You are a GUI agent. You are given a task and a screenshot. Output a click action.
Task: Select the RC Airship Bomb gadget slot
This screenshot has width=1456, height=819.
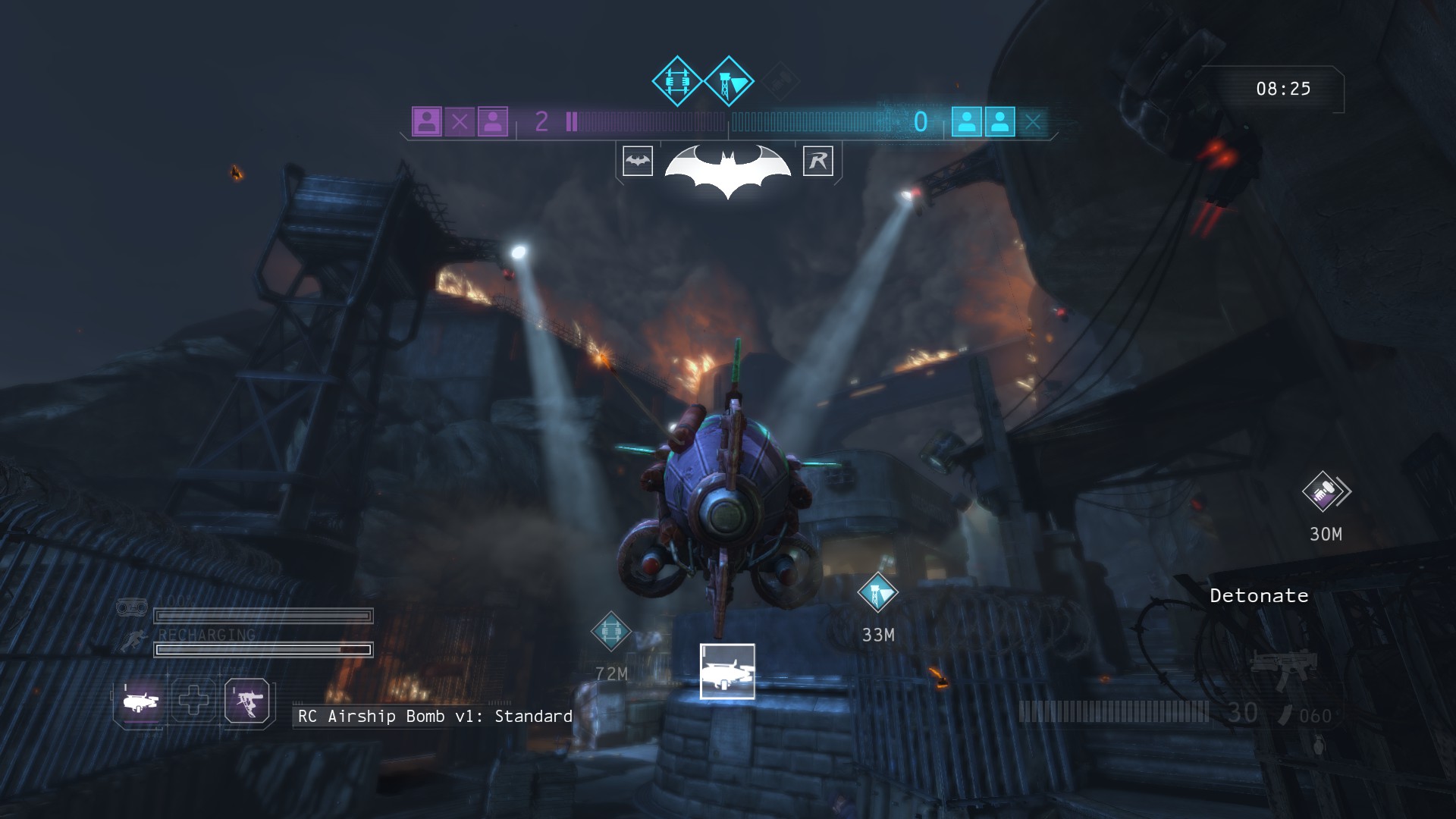tap(141, 701)
